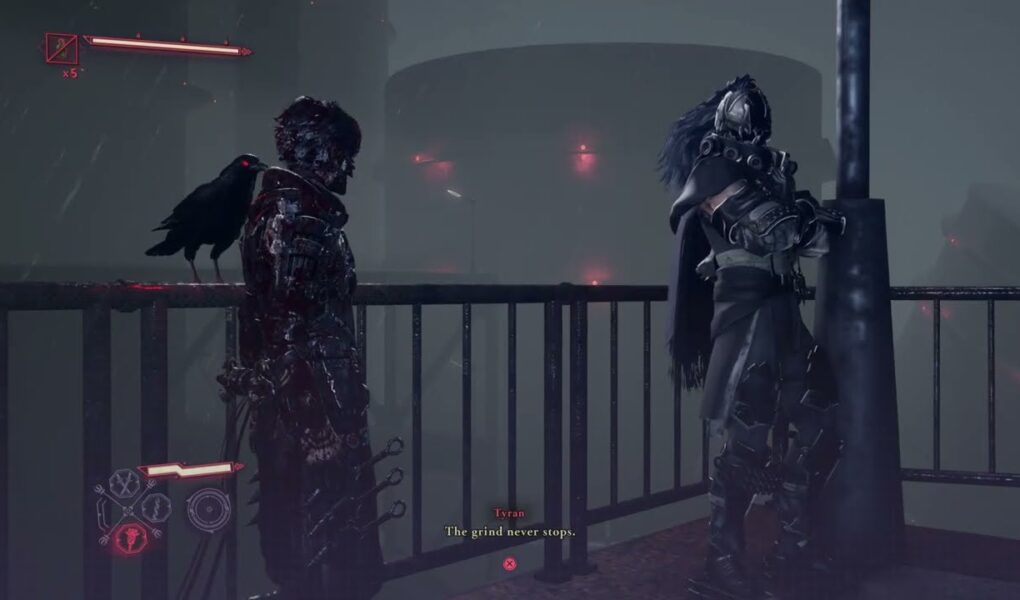Choose the wavy blade skill octagon
1020x600 pixels.
click(x=156, y=509)
